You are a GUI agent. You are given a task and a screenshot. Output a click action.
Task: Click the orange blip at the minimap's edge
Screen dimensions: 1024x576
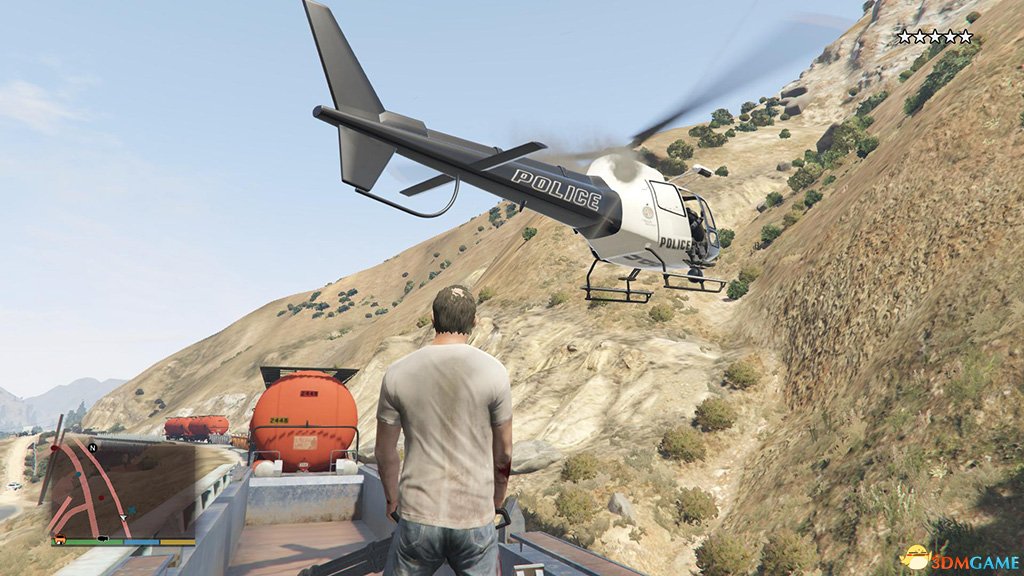[x=60, y=539]
